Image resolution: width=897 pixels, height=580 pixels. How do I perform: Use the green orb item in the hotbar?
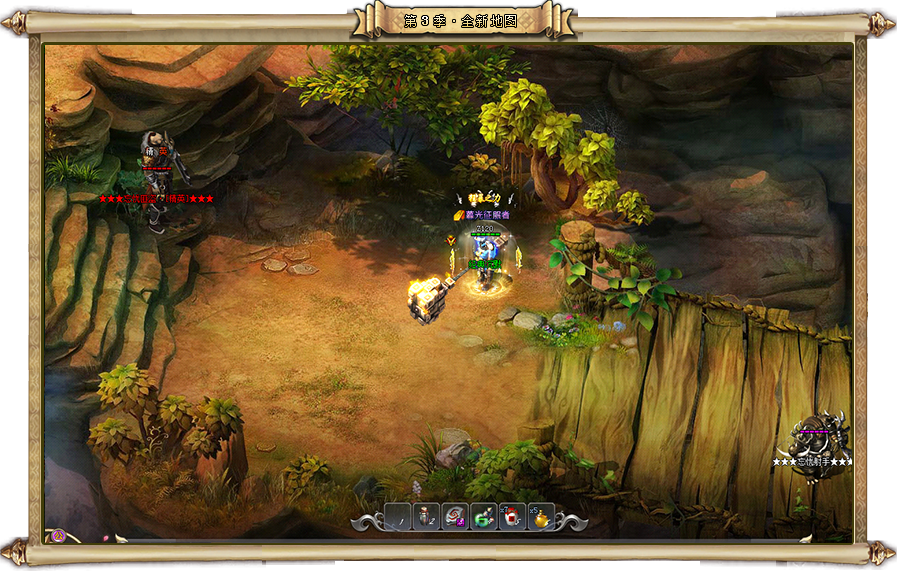coord(483,516)
